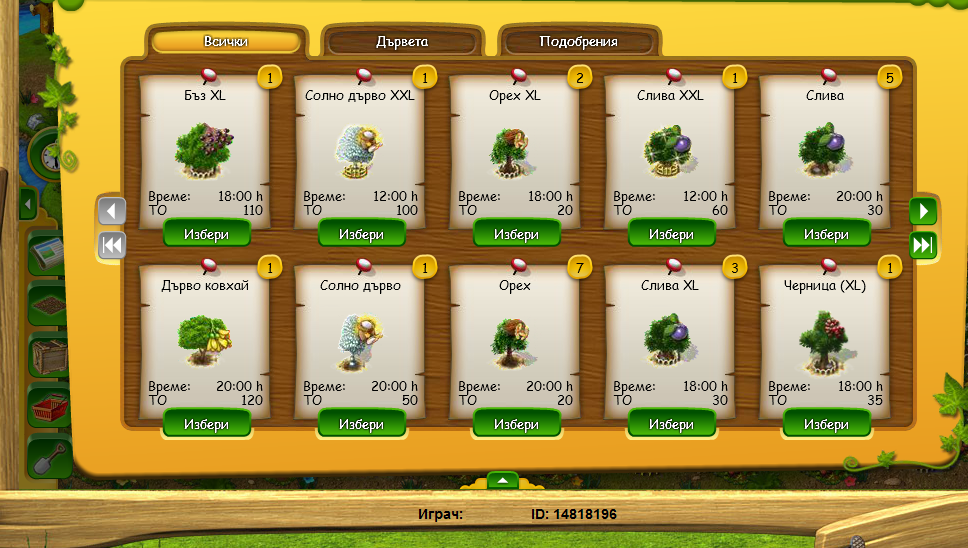
Task: Click Избери under Слива XL
Action: pos(671,424)
